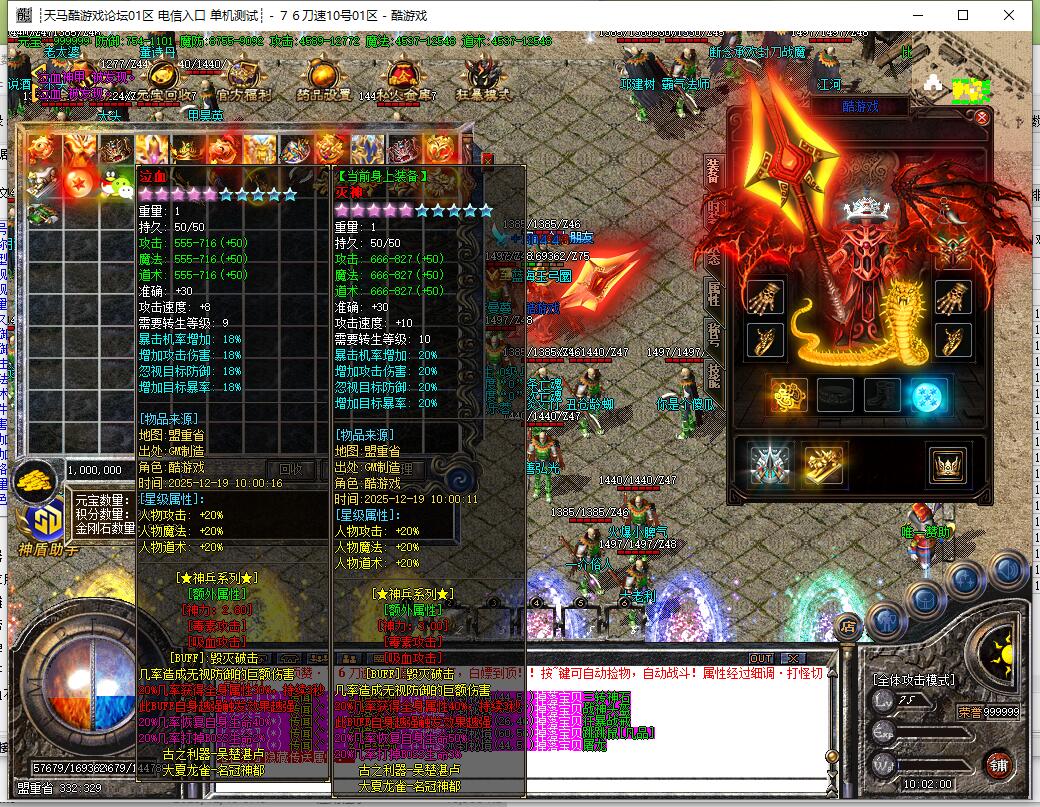Select the red dragon ball item in bag

pos(79,183)
